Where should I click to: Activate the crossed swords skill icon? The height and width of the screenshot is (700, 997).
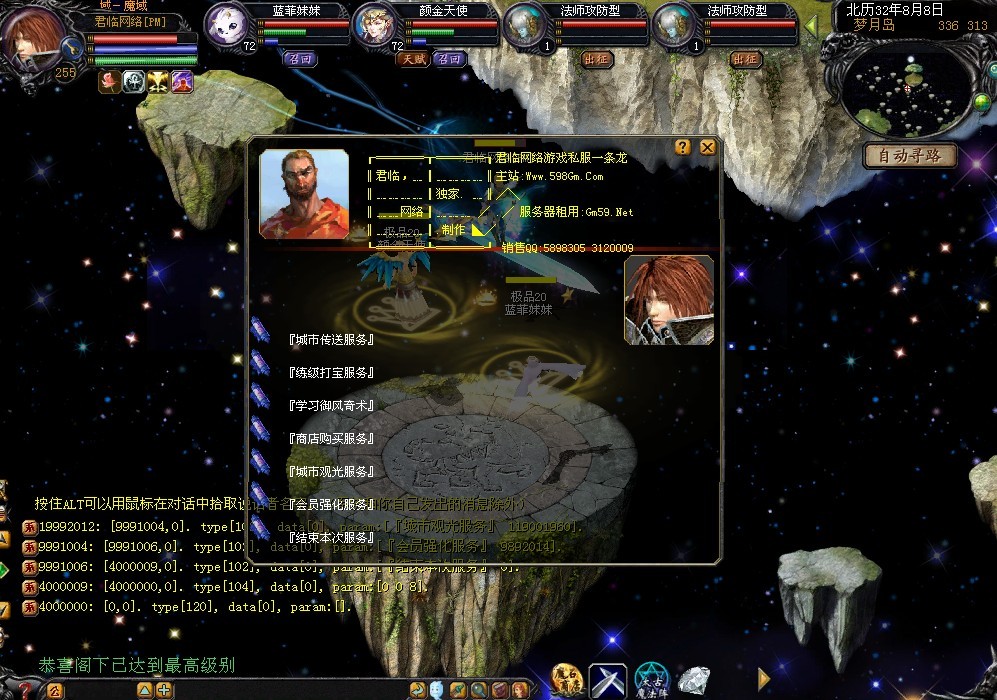(x=607, y=680)
